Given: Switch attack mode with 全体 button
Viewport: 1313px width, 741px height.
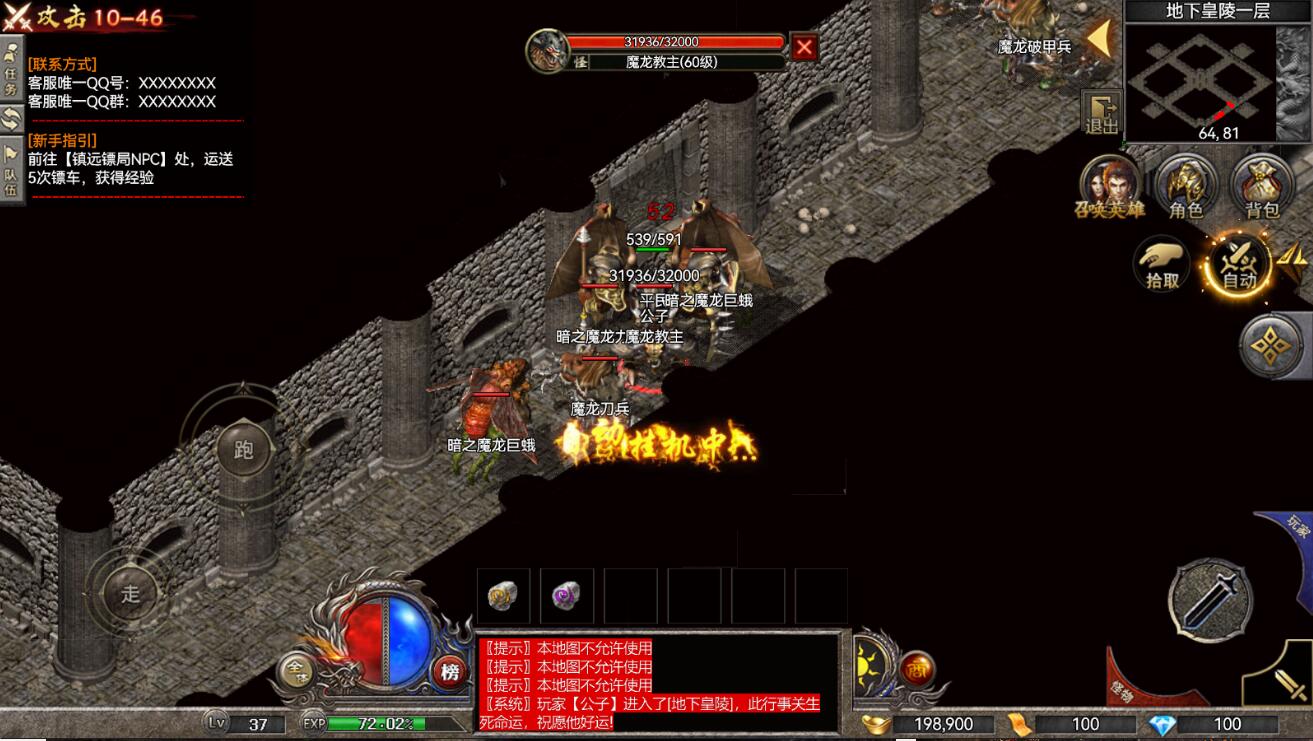Looking at the screenshot, I should pyautogui.click(x=295, y=670).
